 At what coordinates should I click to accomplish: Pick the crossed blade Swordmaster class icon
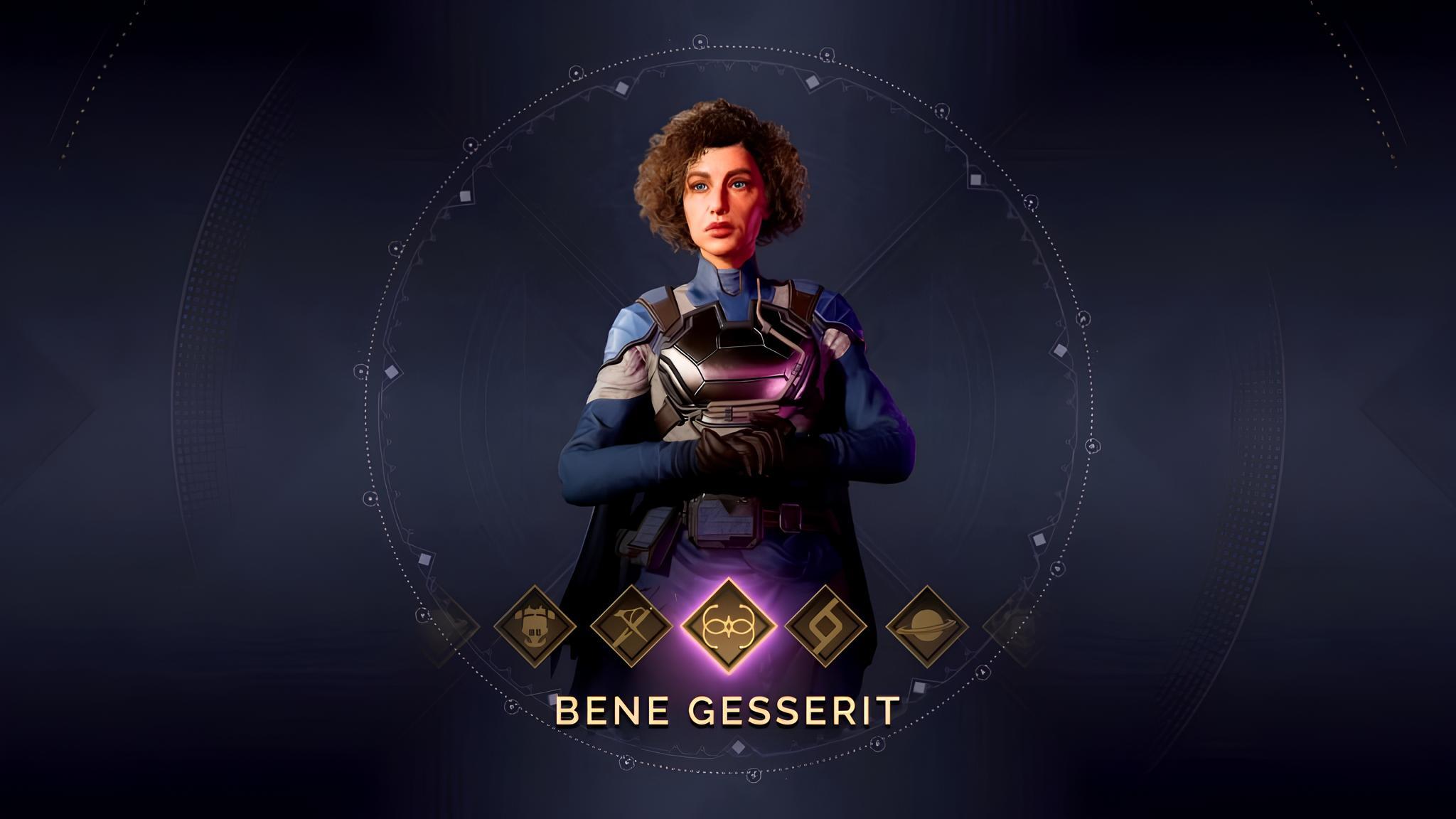pyautogui.click(x=631, y=627)
